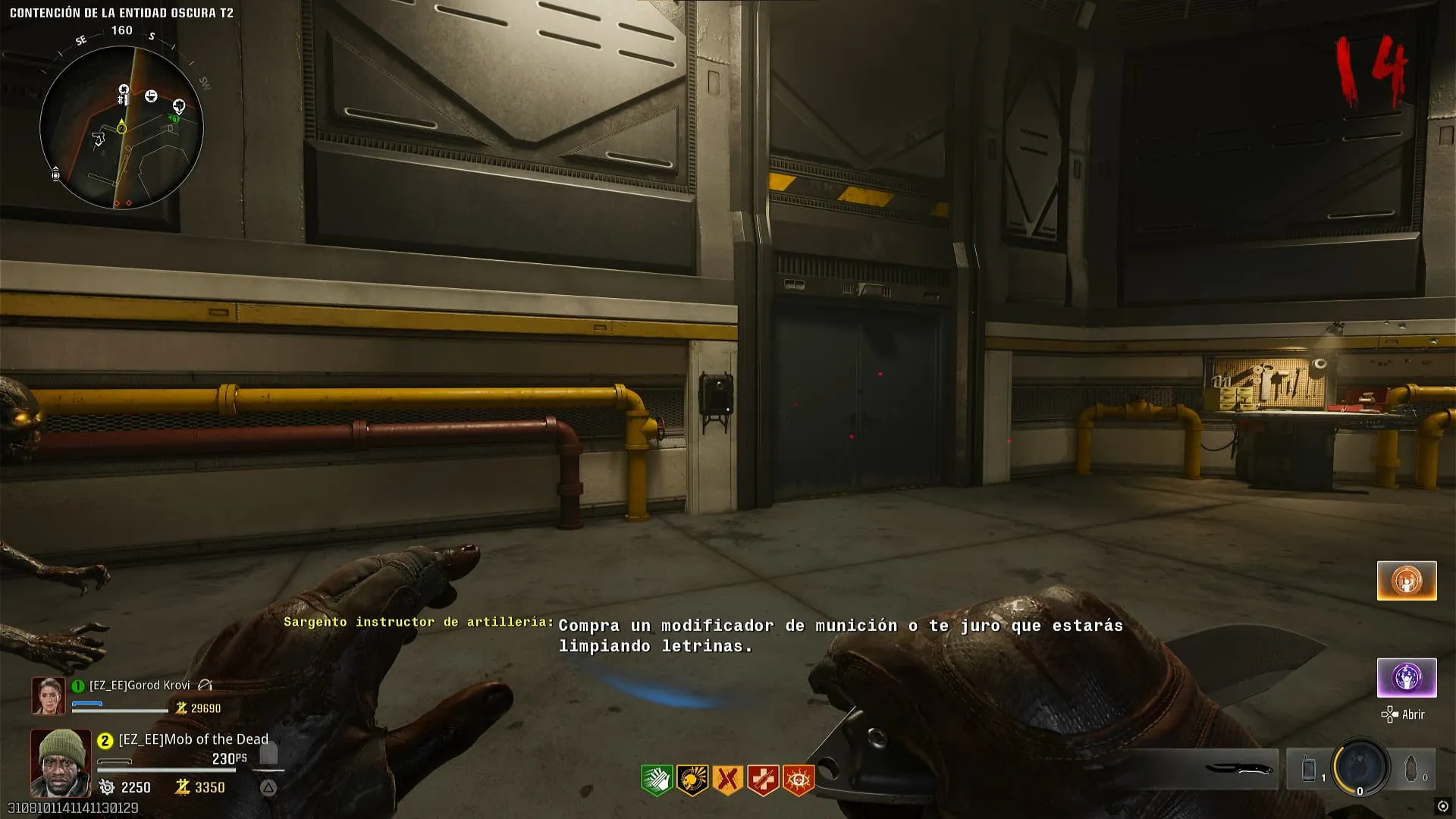Click the circular minimap
1456x819 pixels.
coord(121,127)
